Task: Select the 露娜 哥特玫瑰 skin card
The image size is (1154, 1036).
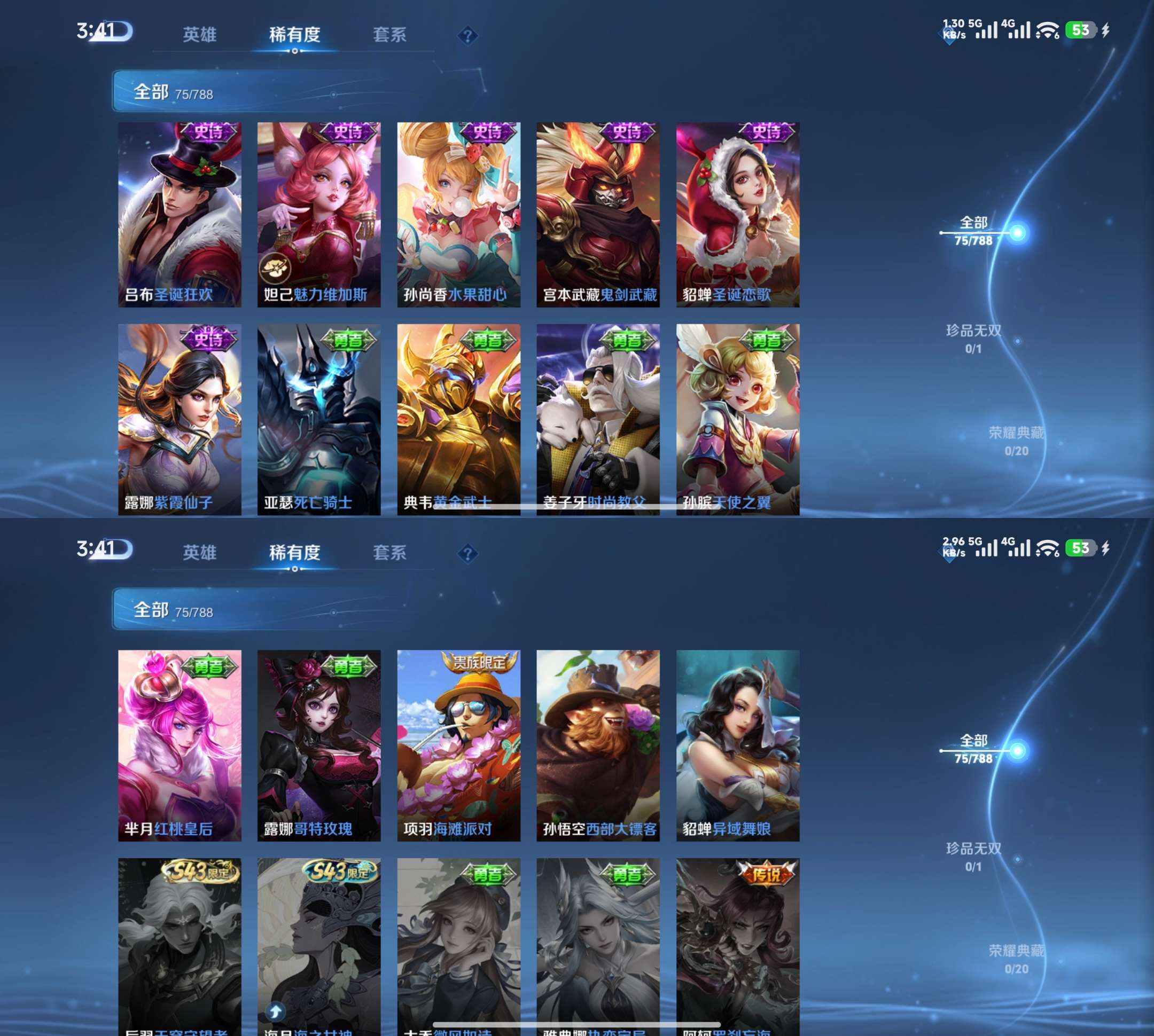Action: click(x=318, y=745)
